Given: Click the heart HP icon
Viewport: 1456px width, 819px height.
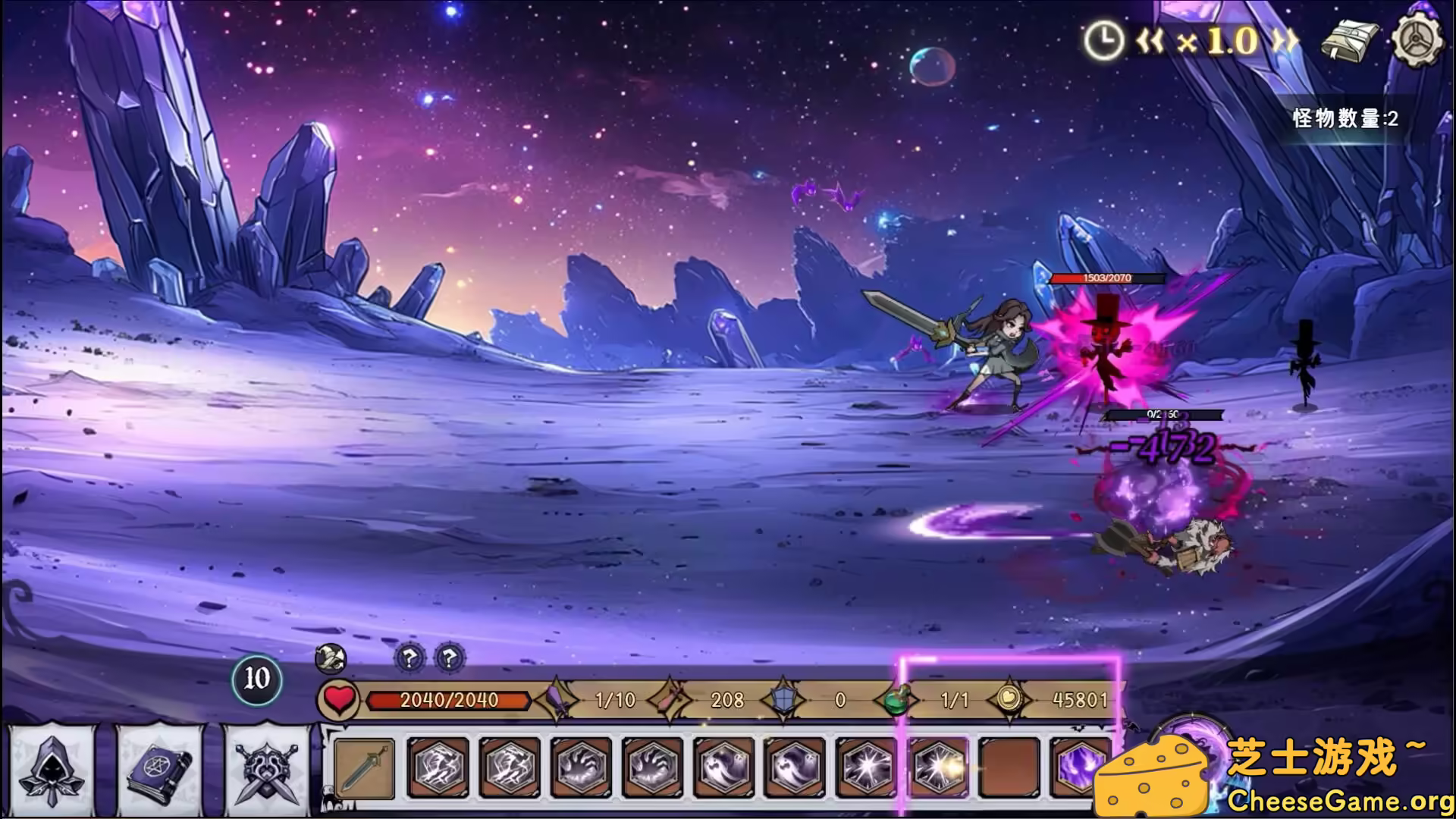Looking at the screenshot, I should pos(337,701).
